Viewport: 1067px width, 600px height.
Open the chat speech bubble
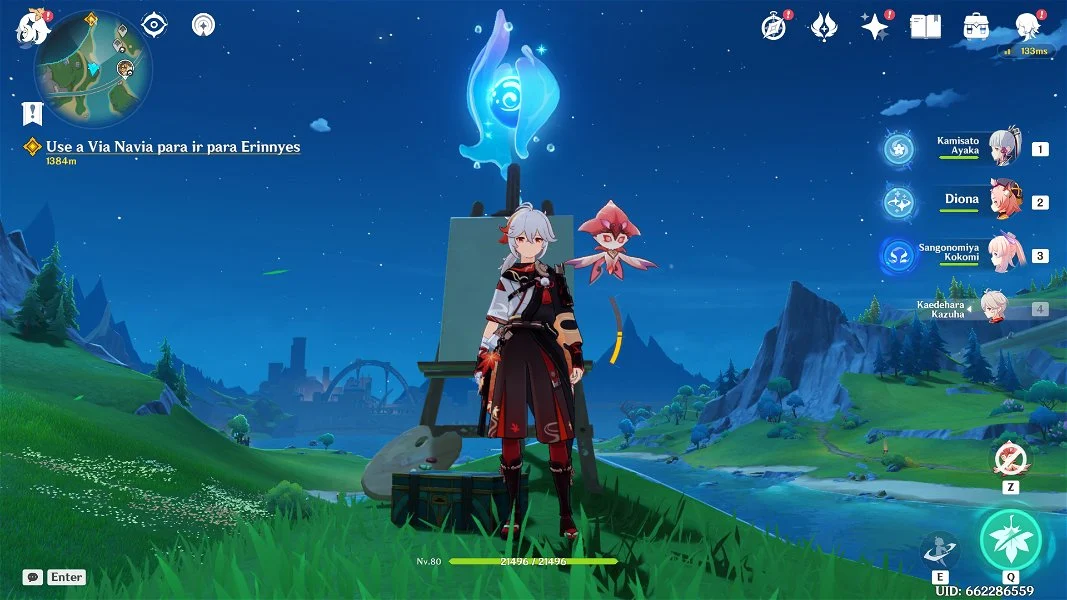33,577
